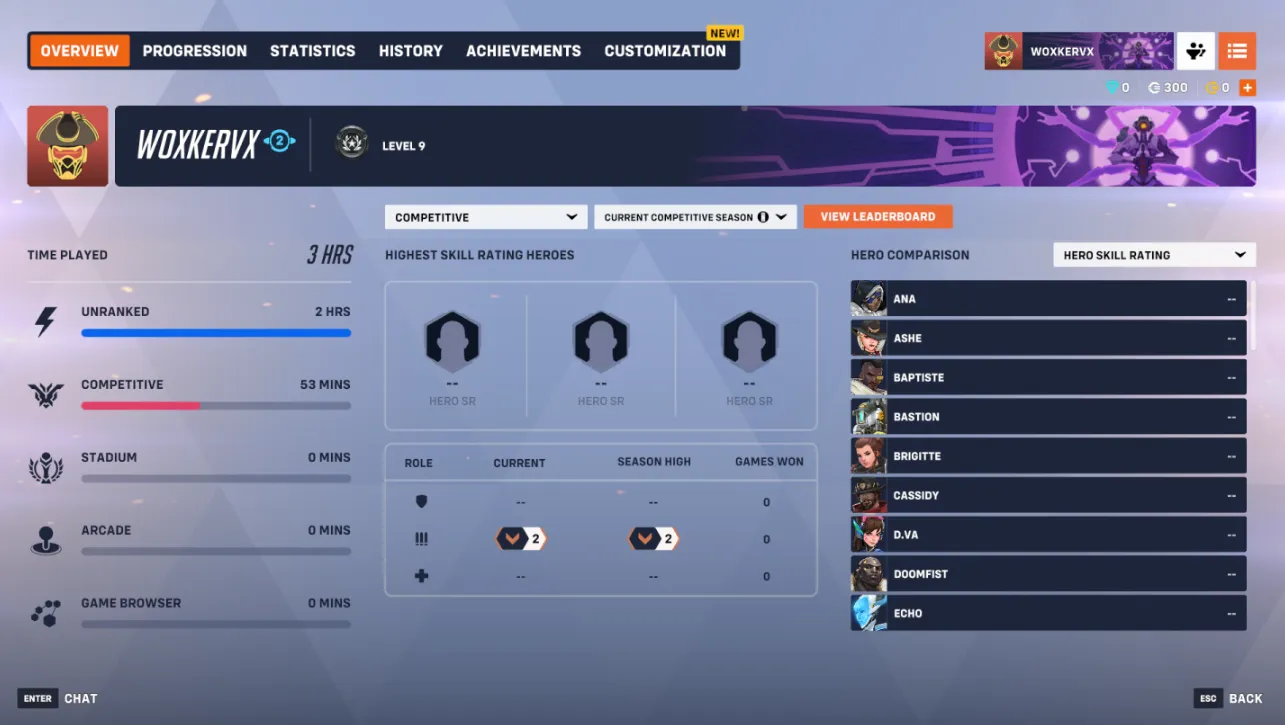Select the support role plus icon
1285x725 pixels.
pyautogui.click(x=421, y=575)
